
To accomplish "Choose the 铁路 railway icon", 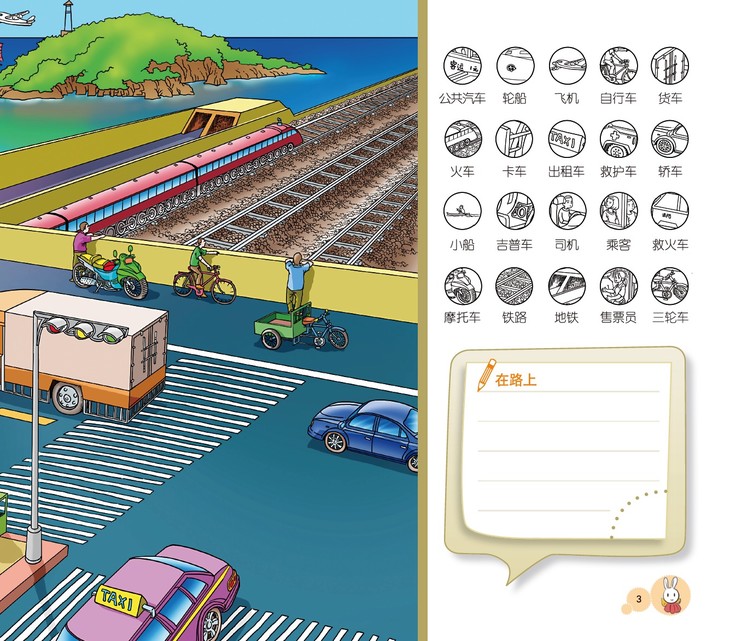I will [514, 285].
